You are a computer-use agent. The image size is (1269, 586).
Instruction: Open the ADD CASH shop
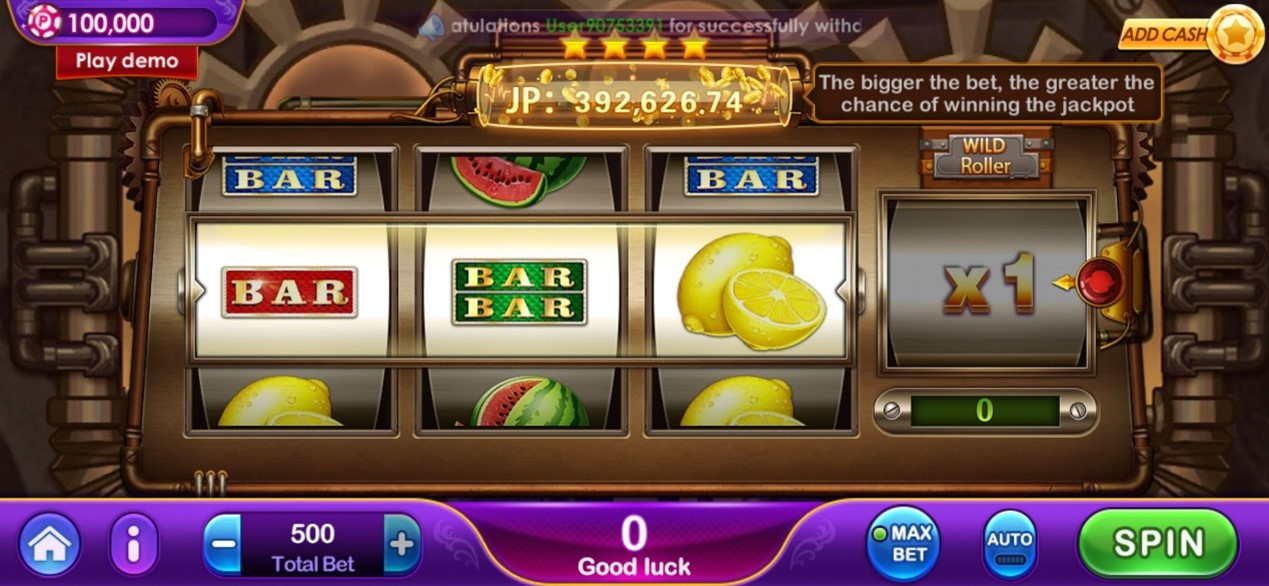point(1180,34)
